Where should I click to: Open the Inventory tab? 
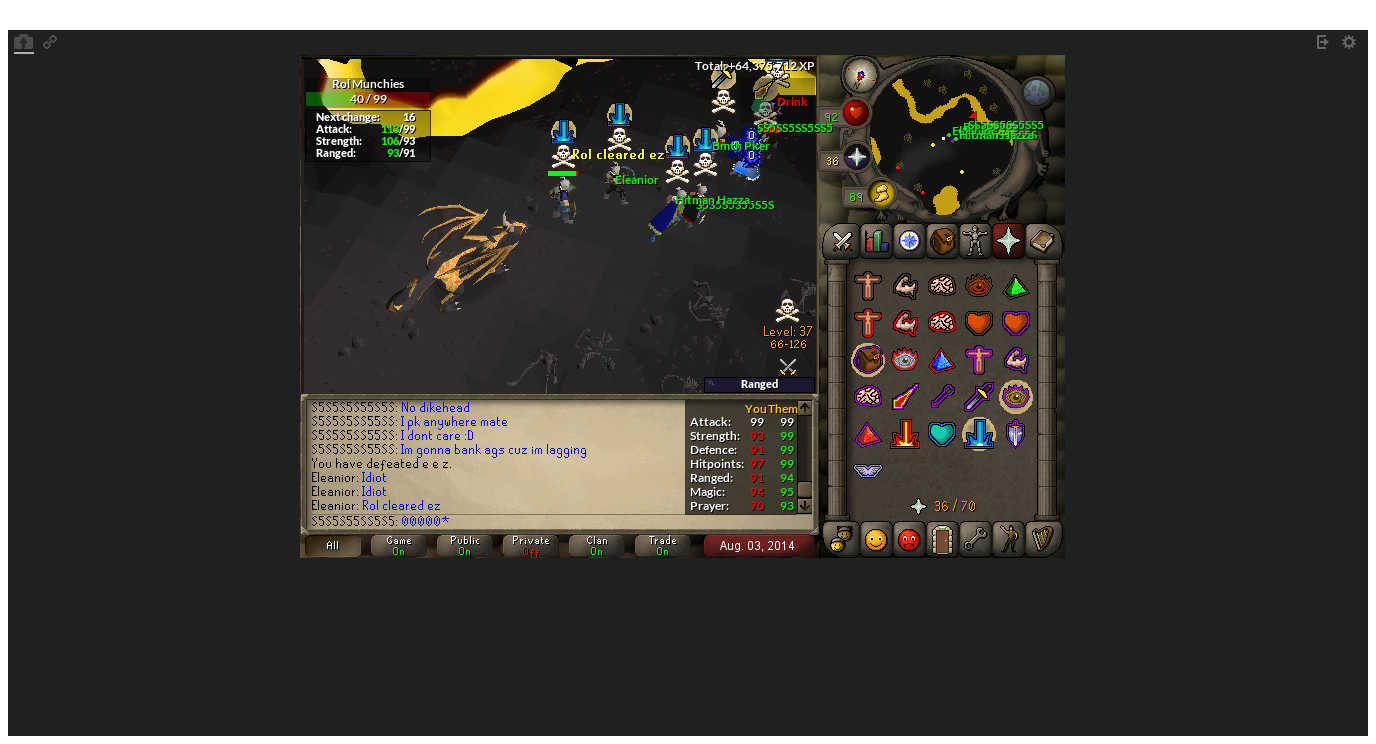(x=942, y=241)
